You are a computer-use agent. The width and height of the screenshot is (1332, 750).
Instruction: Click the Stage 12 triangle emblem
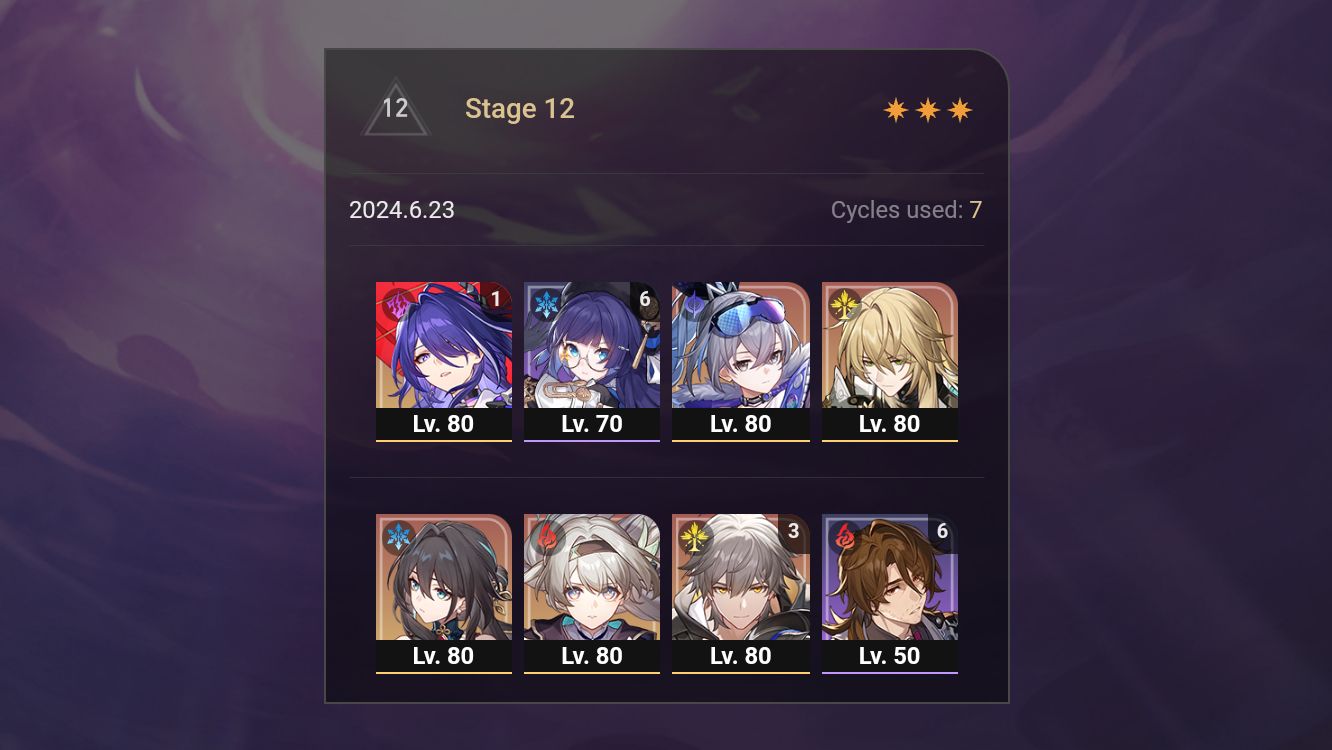pos(396,110)
